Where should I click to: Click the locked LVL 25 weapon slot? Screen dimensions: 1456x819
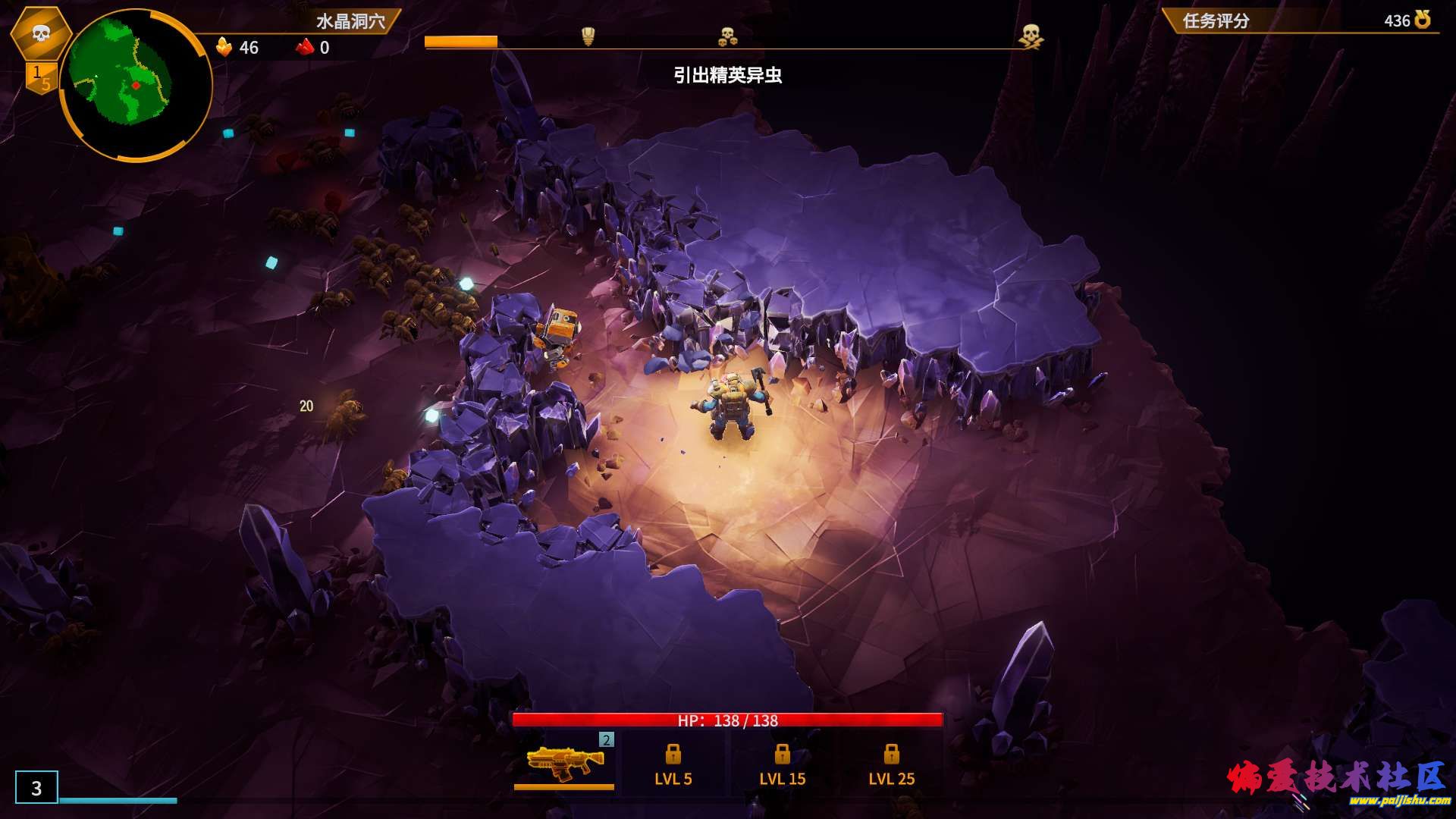pyautogui.click(x=891, y=764)
